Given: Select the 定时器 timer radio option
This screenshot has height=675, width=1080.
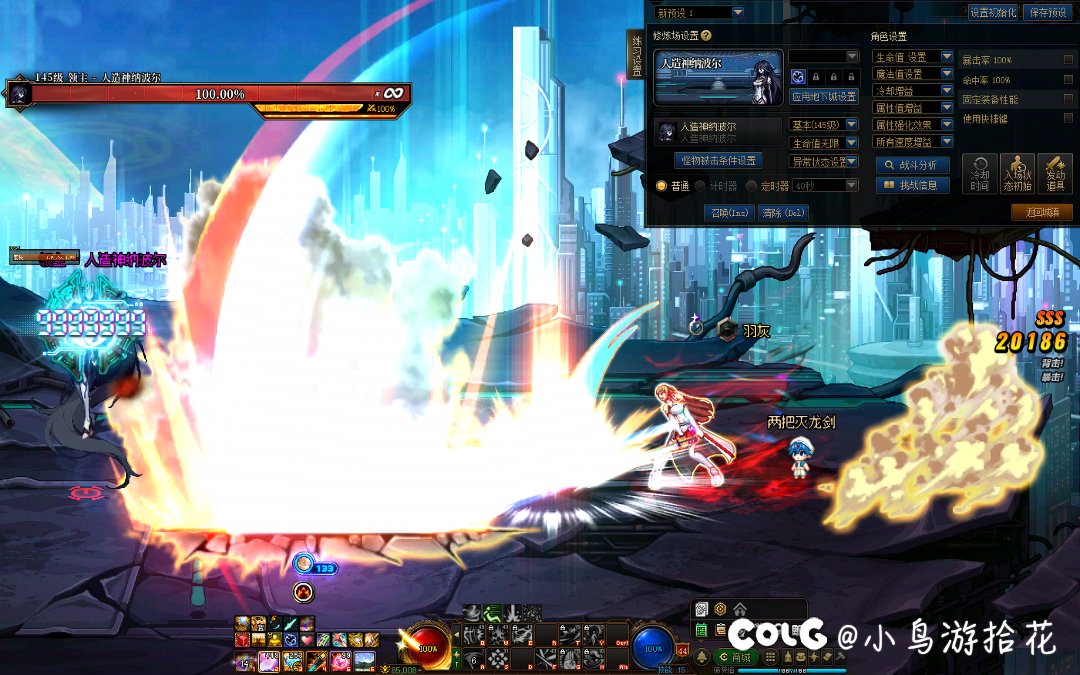Looking at the screenshot, I should click(752, 185).
